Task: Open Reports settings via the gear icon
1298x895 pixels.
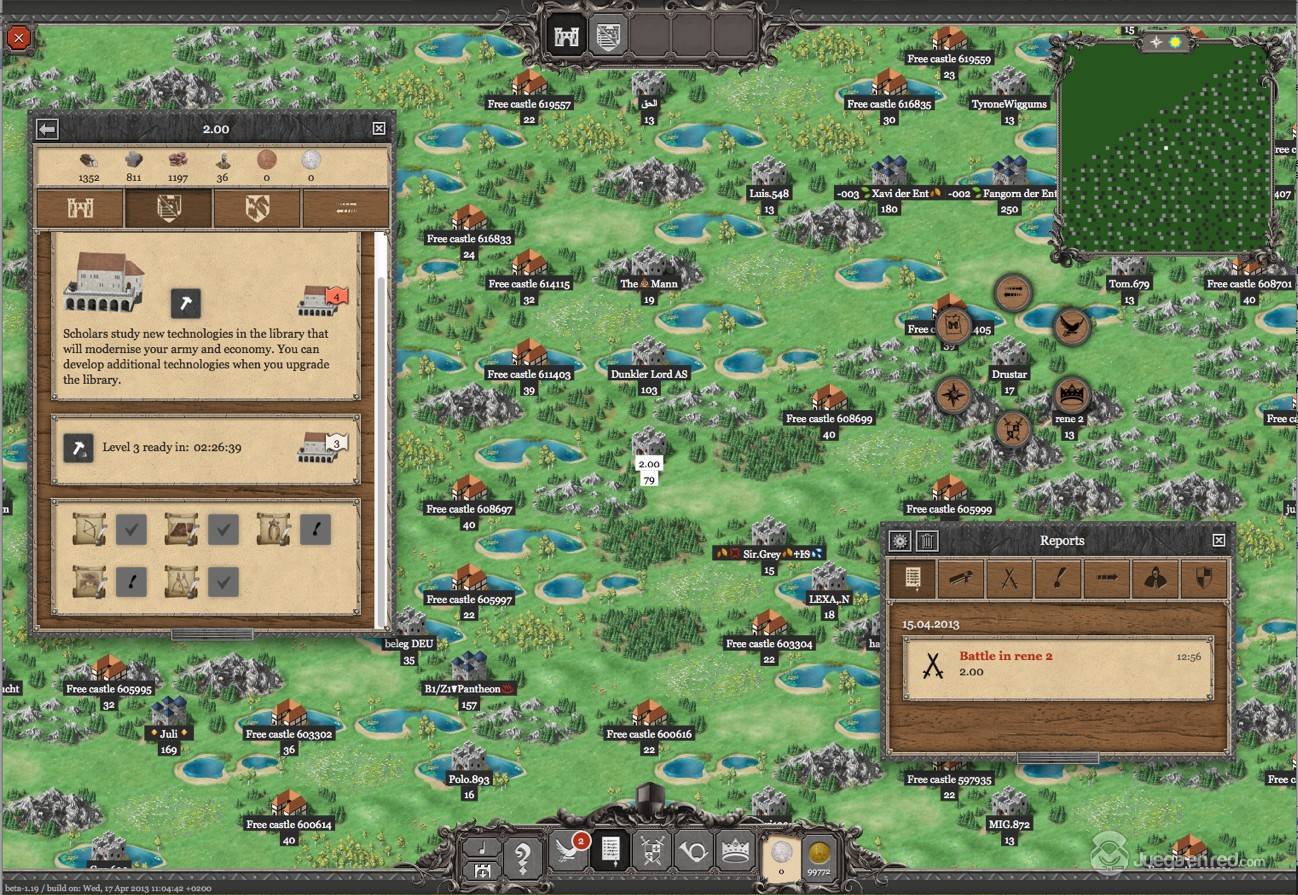Action: pyautogui.click(x=900, y=541)
